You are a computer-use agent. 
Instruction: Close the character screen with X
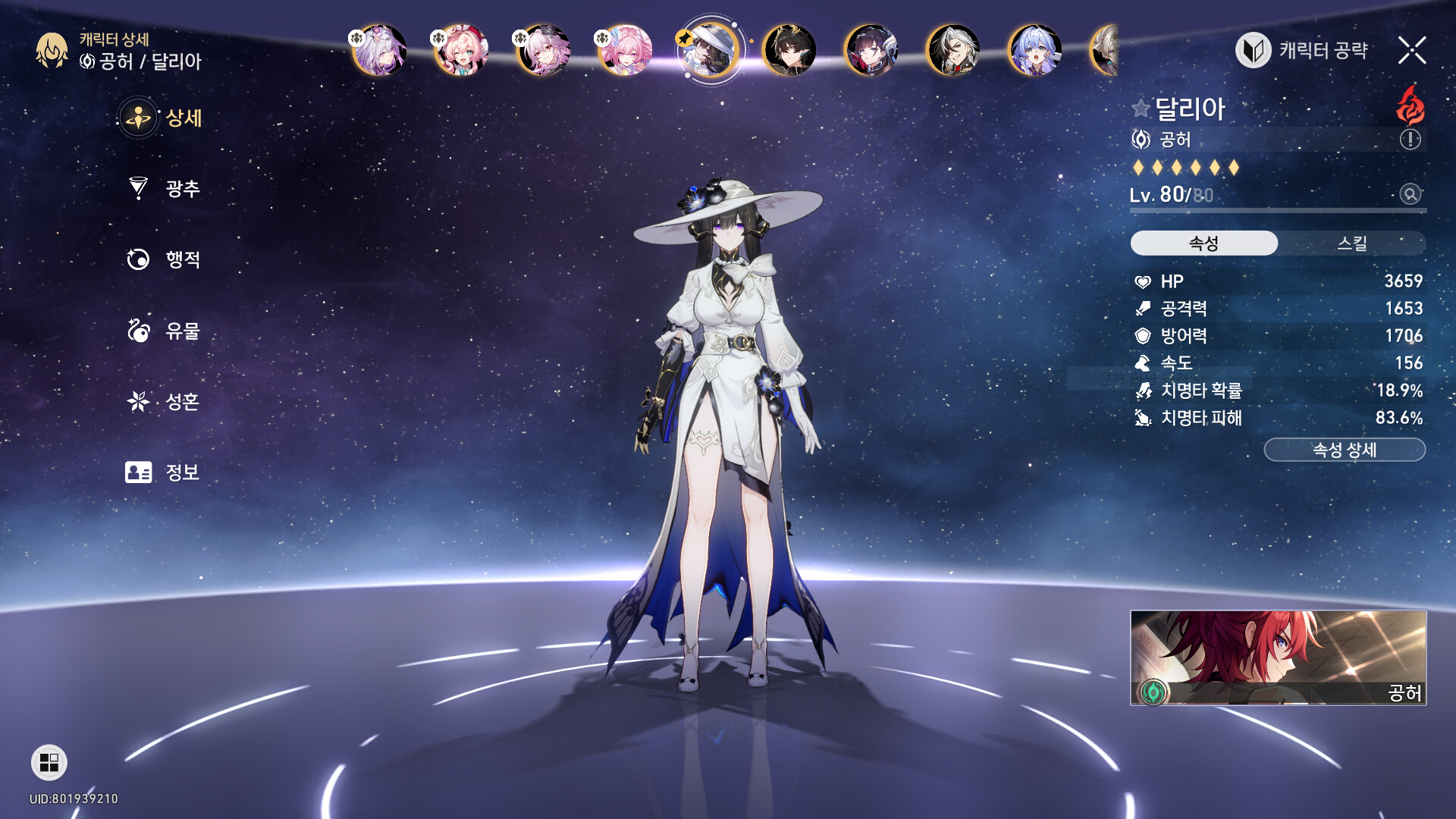[x=1412, y=51]
